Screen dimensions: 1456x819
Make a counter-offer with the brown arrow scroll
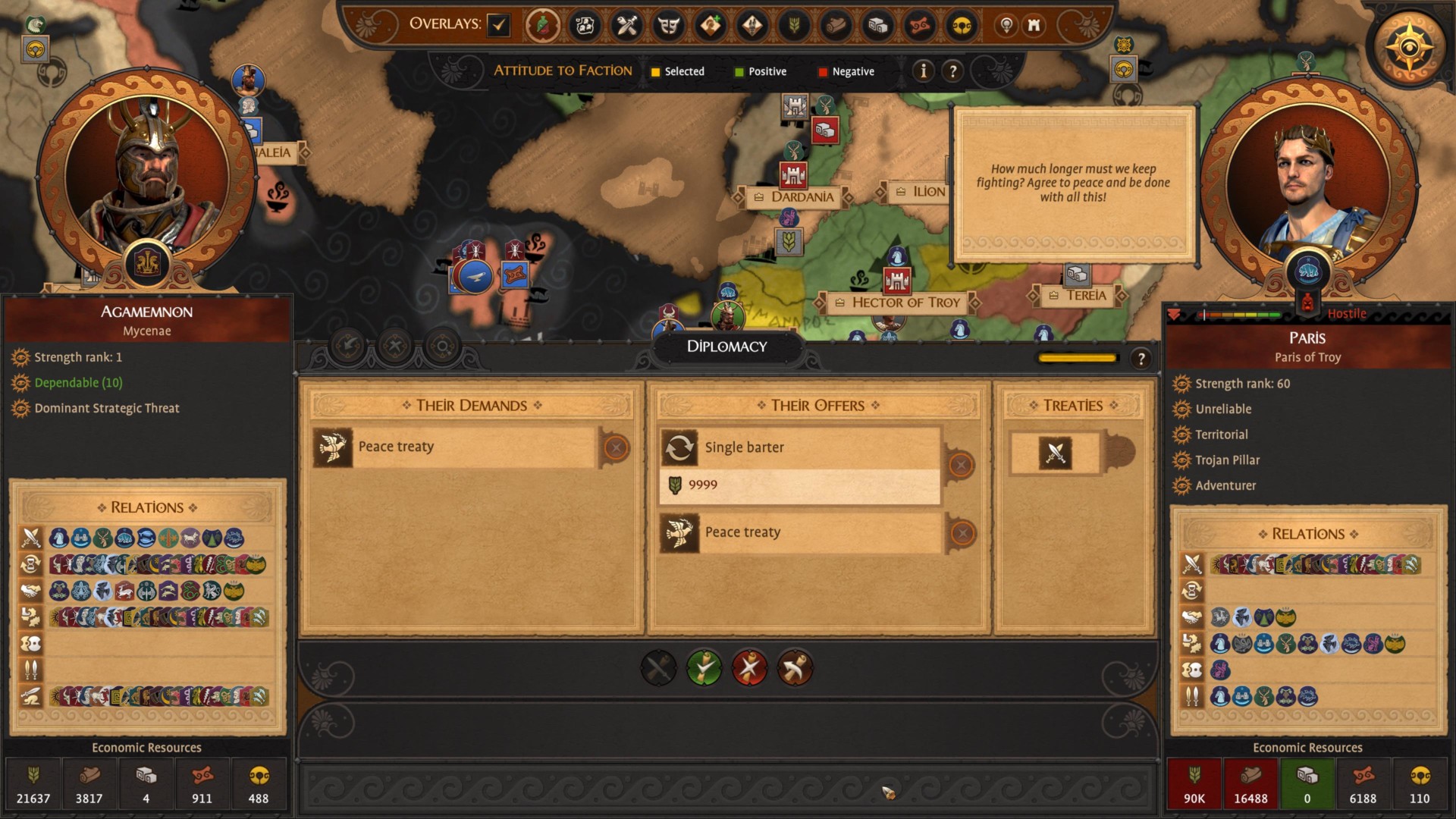[795, 668]
